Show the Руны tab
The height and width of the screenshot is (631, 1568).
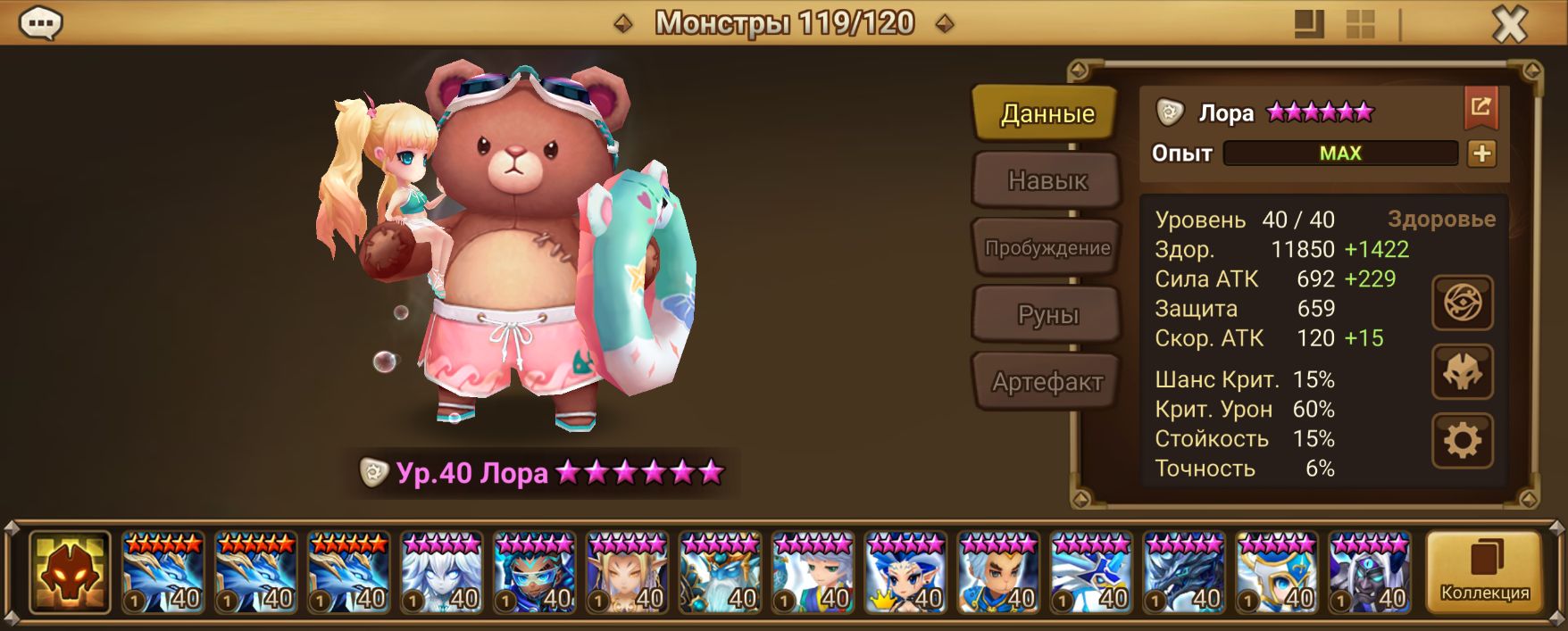(1047, 315)
